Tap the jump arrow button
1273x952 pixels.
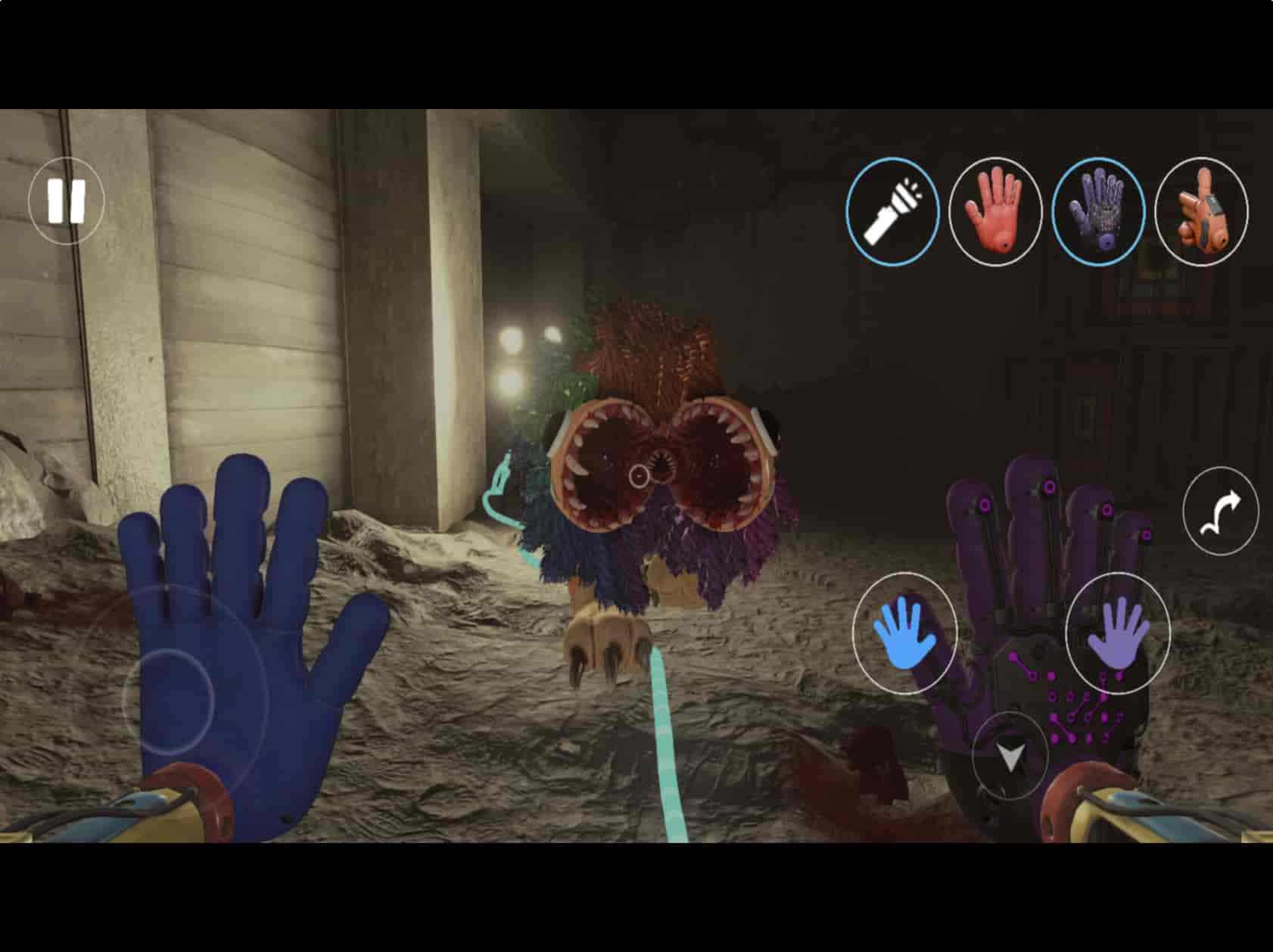click(x=1220, y=511)
